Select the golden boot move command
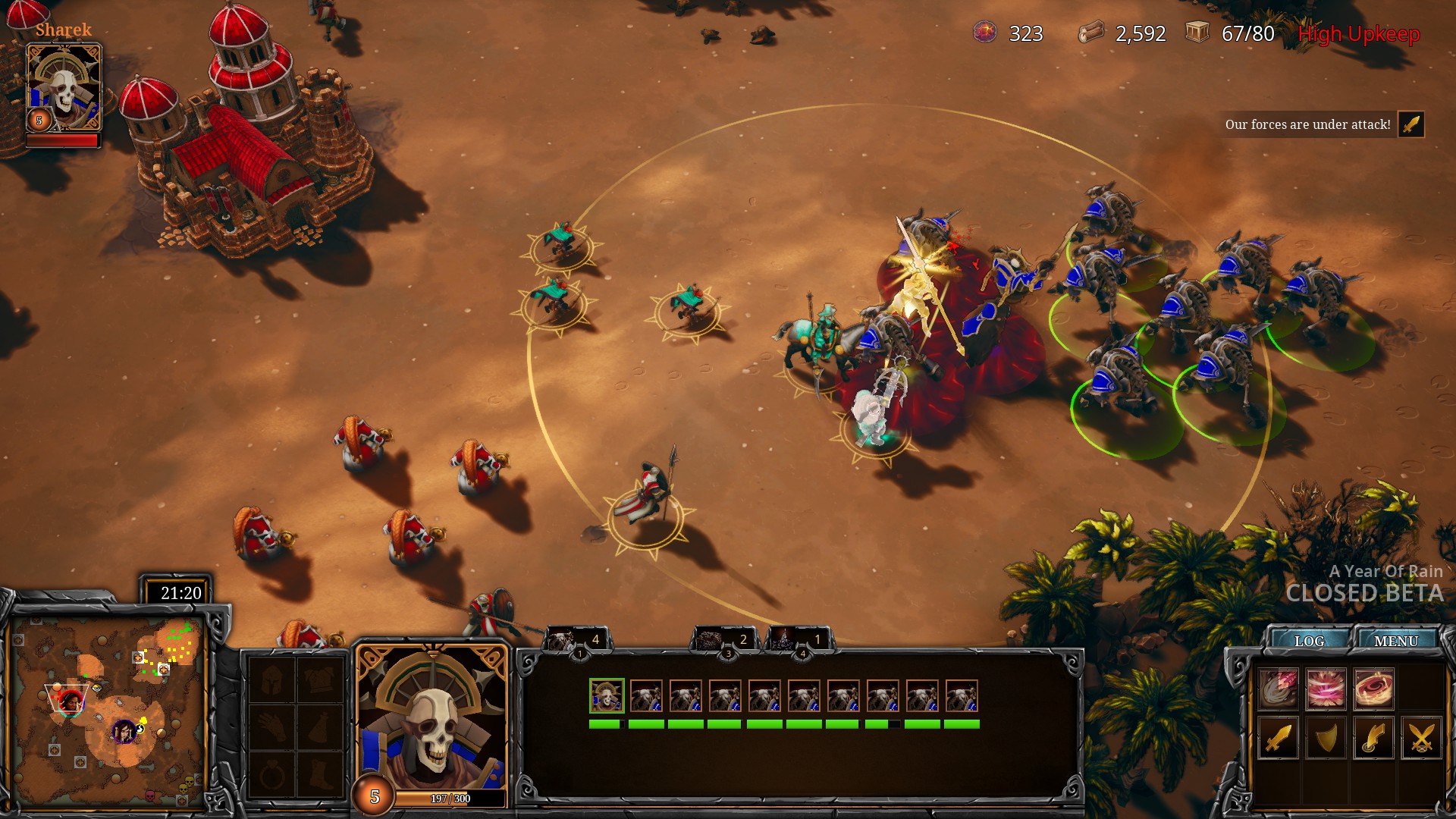 click(1373, 737)
